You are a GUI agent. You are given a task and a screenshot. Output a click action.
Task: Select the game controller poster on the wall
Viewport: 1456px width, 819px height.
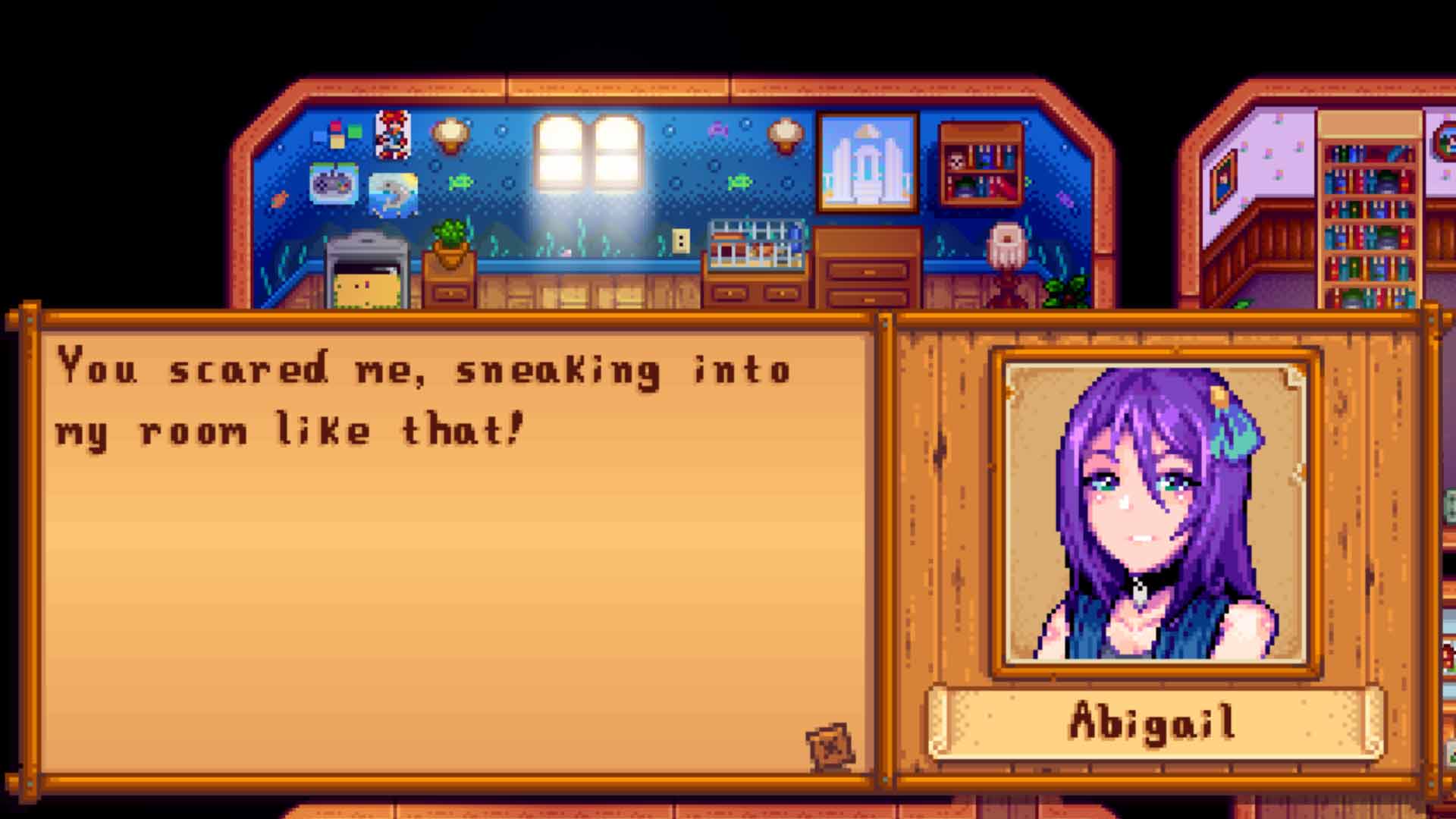point(334,184)
